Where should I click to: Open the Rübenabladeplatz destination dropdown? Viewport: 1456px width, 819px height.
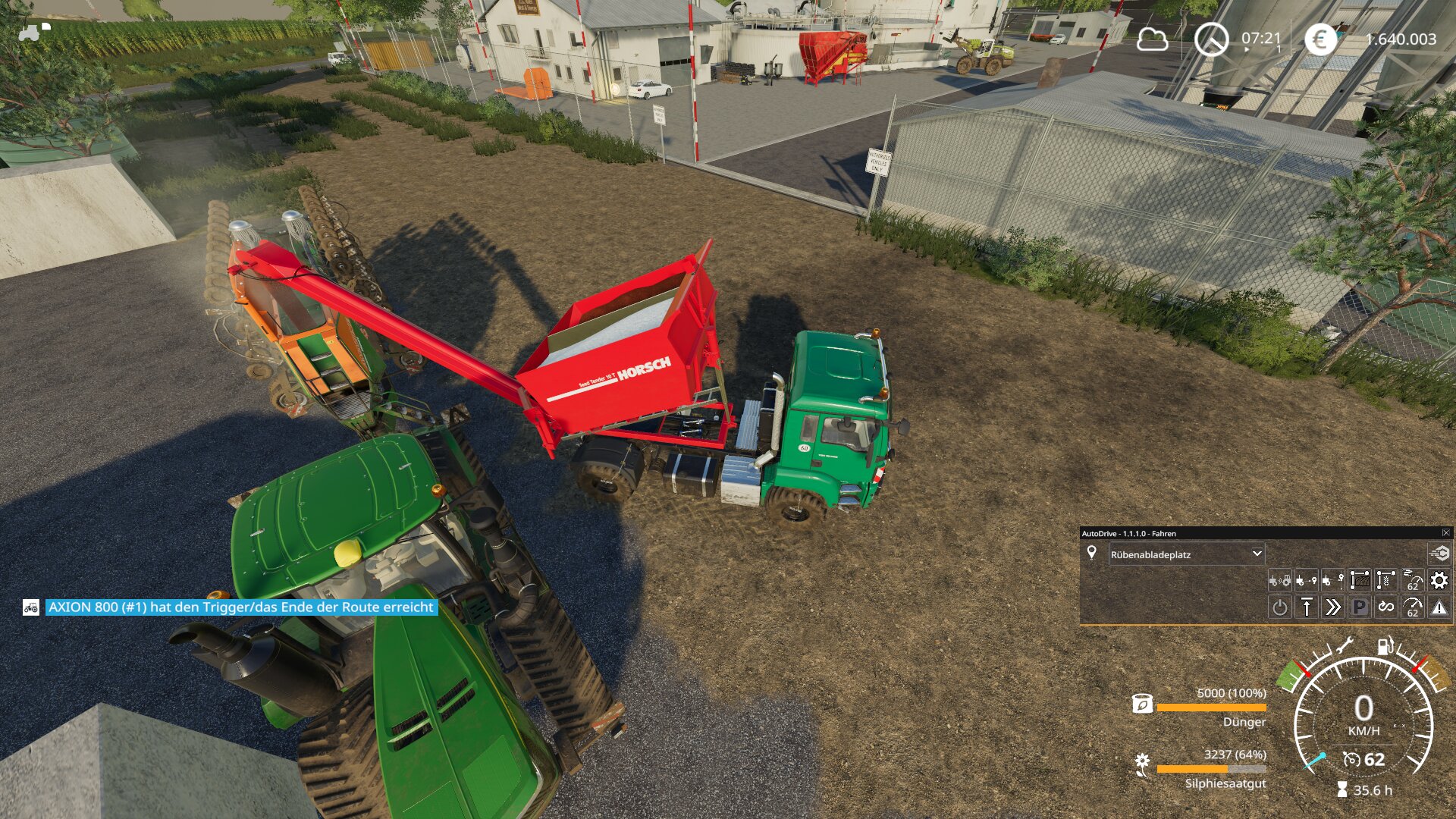(1186, 554)
